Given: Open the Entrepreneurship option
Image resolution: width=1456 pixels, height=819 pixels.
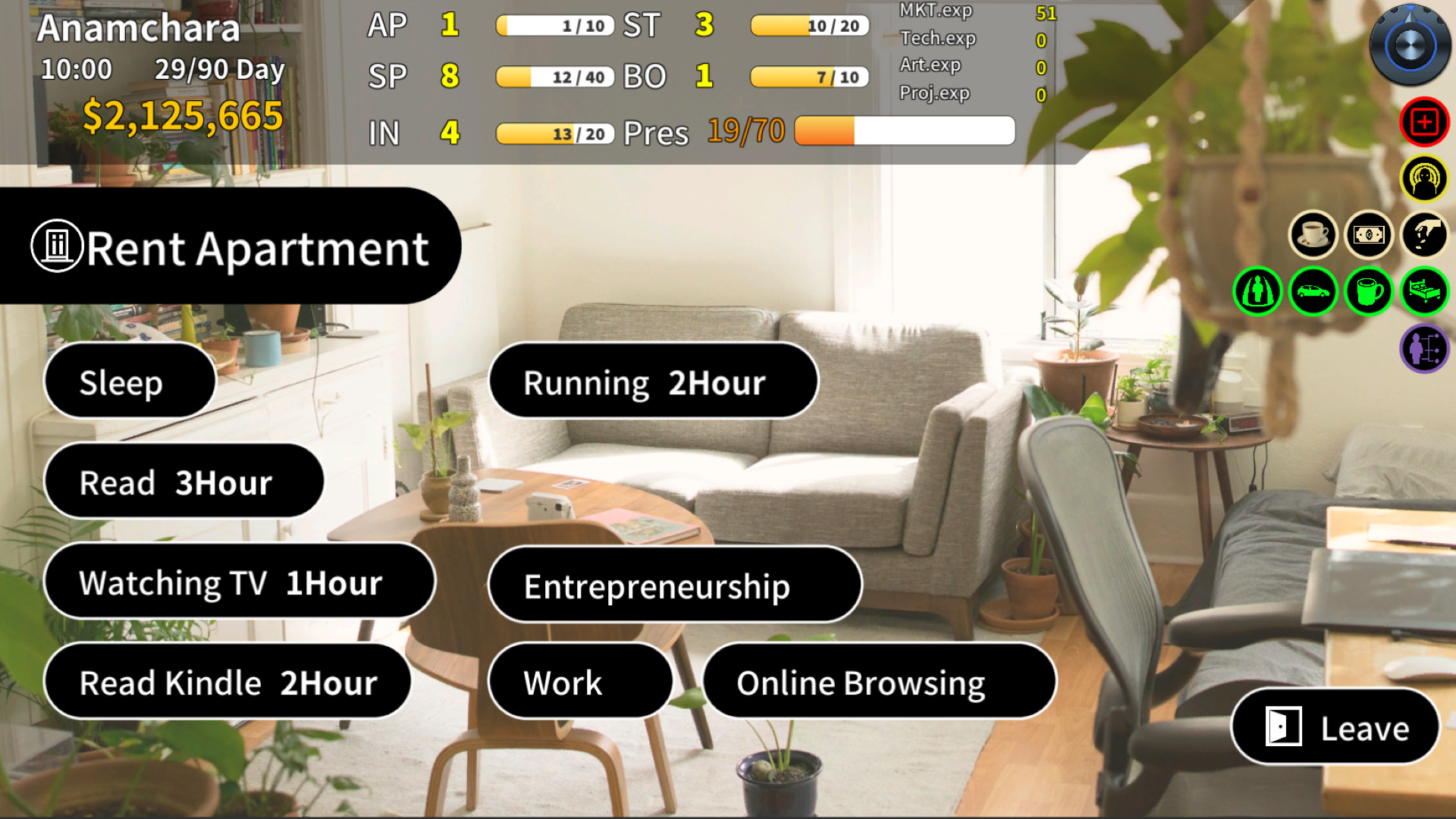Looking at the screenshot, I should tap(675, 585).
